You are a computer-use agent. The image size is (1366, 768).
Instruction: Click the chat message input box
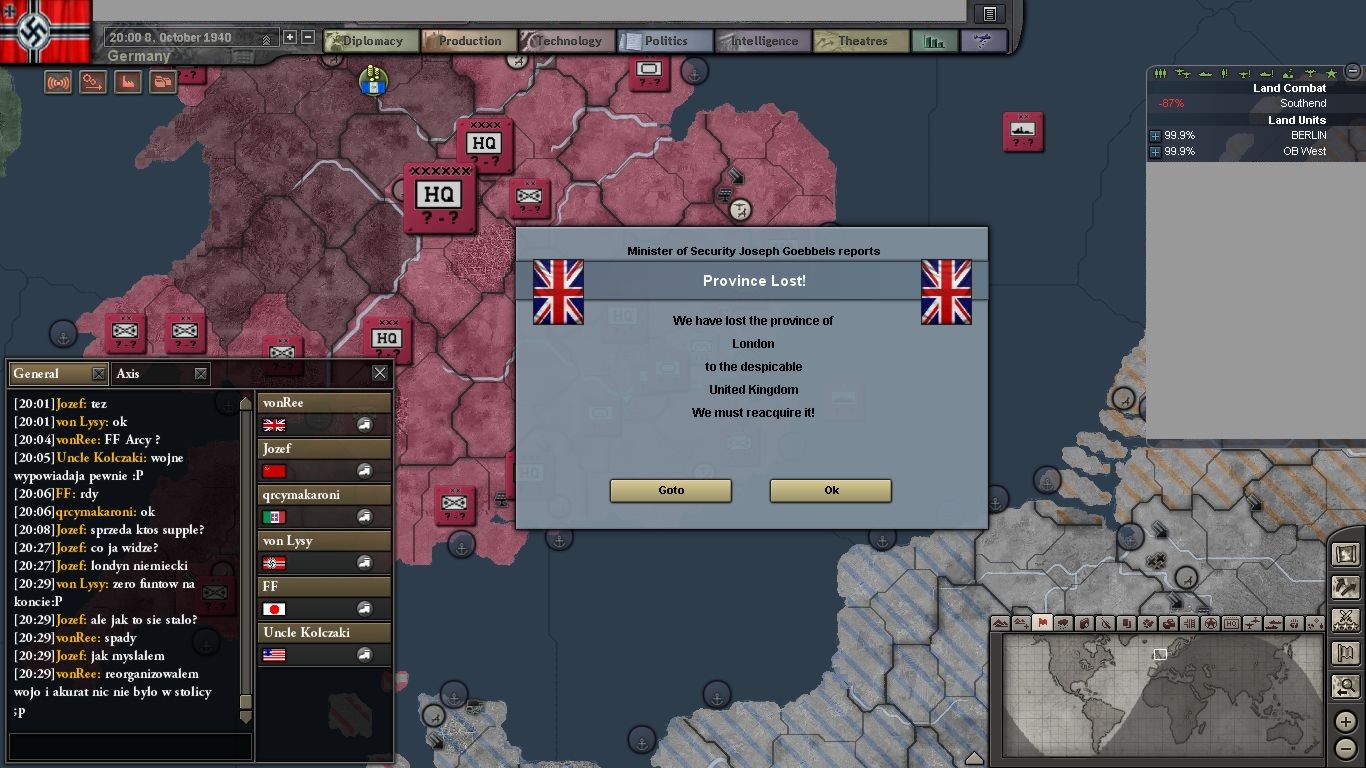tap(130, 746)
